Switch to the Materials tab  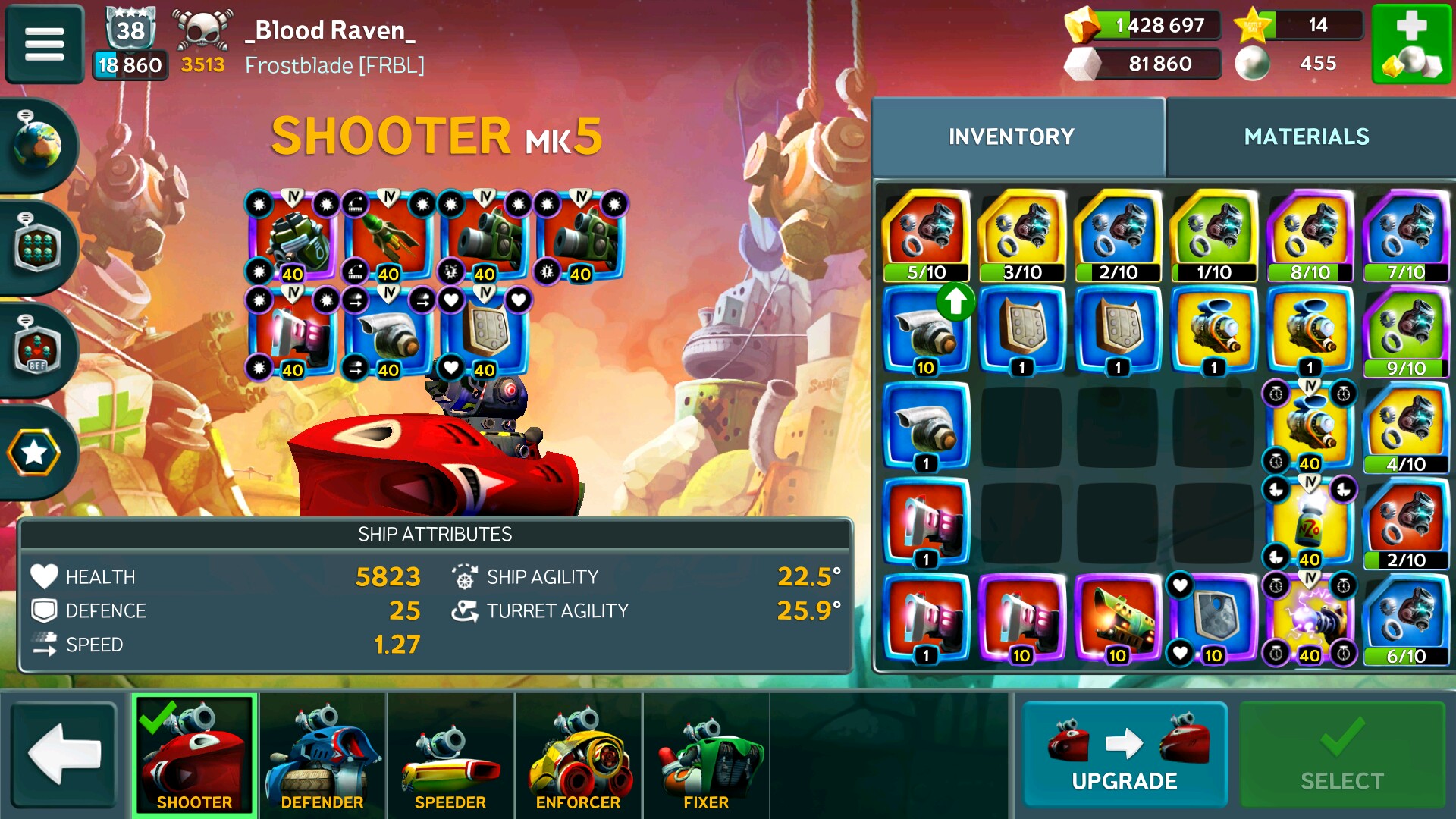1306,136
